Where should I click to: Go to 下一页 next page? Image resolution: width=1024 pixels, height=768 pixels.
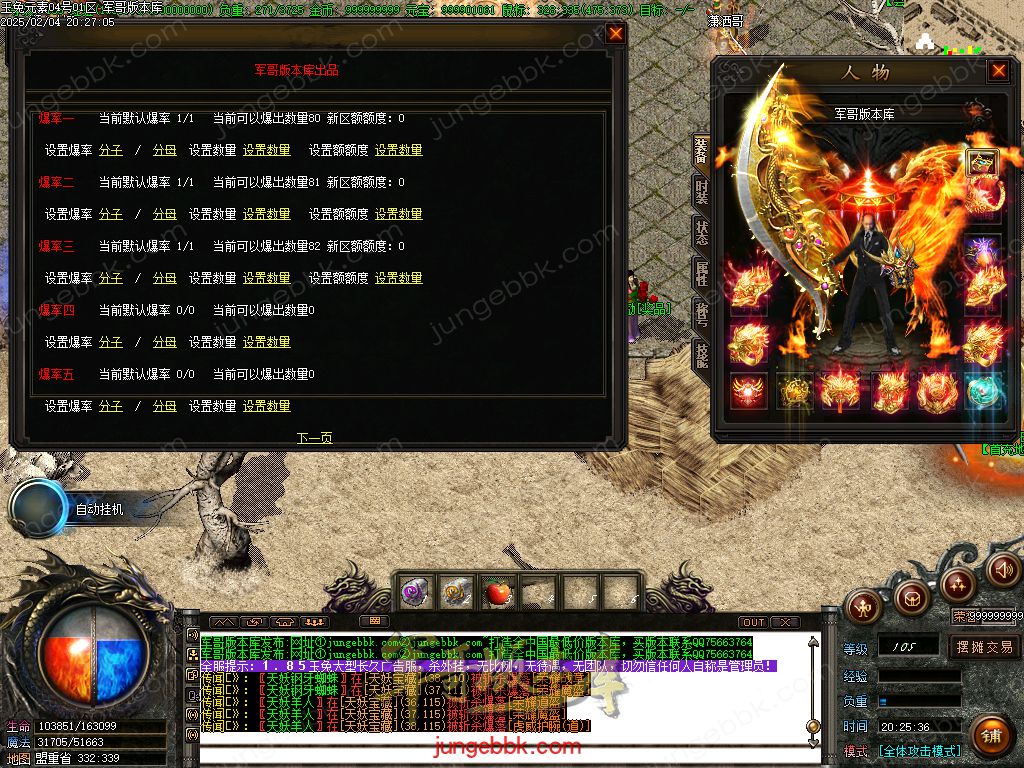coord(314,438)
